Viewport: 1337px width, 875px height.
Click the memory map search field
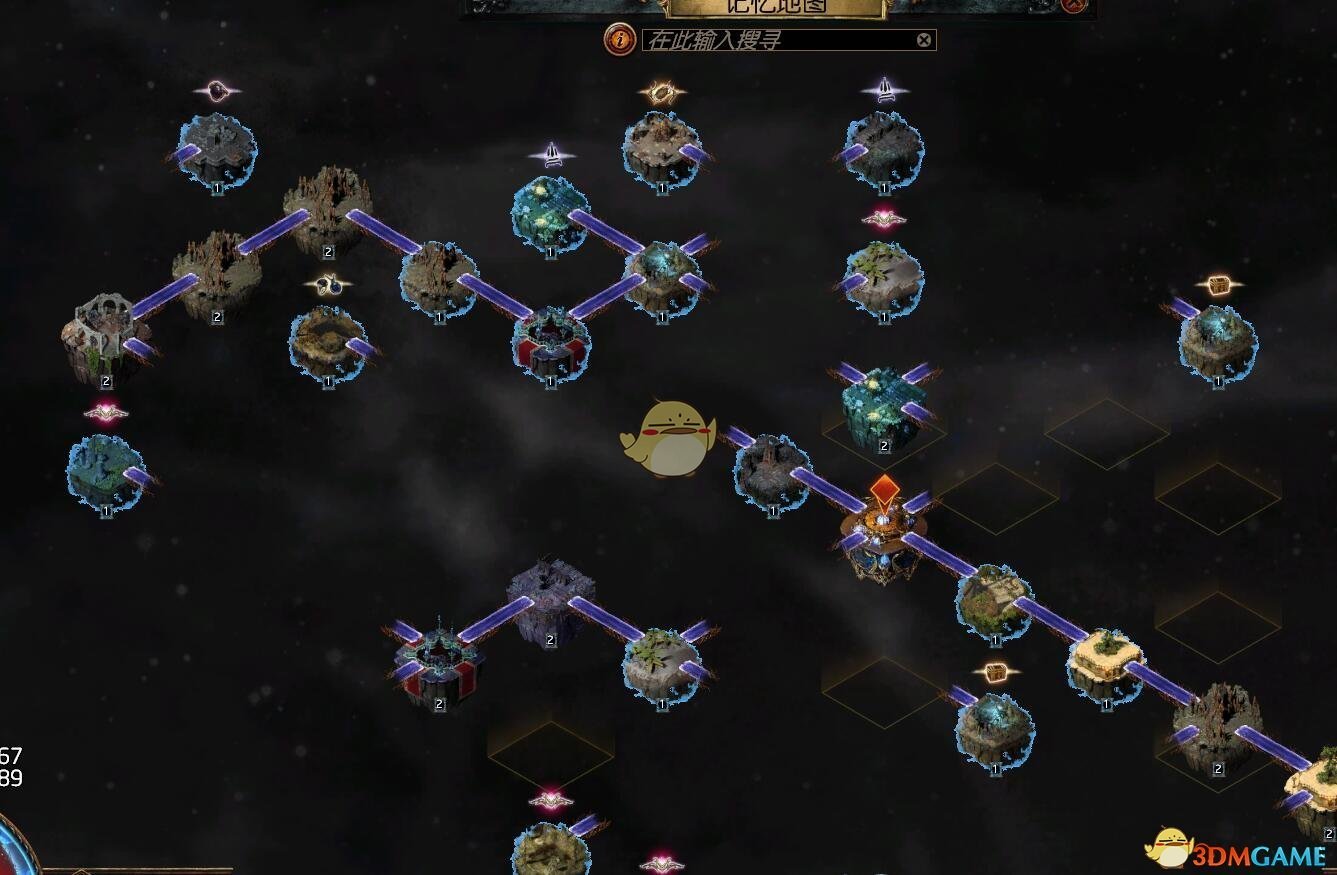[780, 40]
